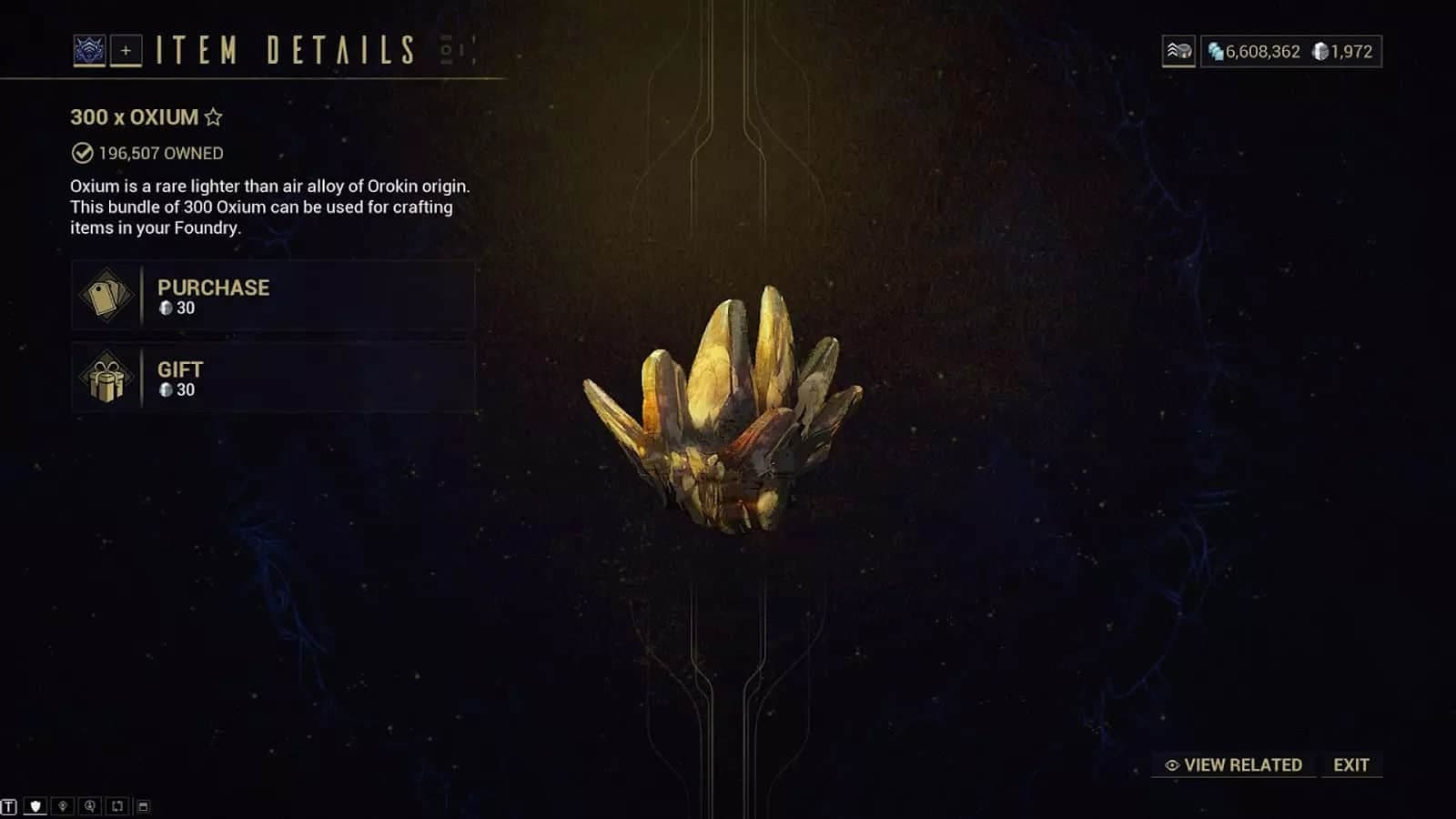The width and height of the screenshot is (1456, 819).
Task: Open the player profile glyph icon
Action: (x=89, y=51)
